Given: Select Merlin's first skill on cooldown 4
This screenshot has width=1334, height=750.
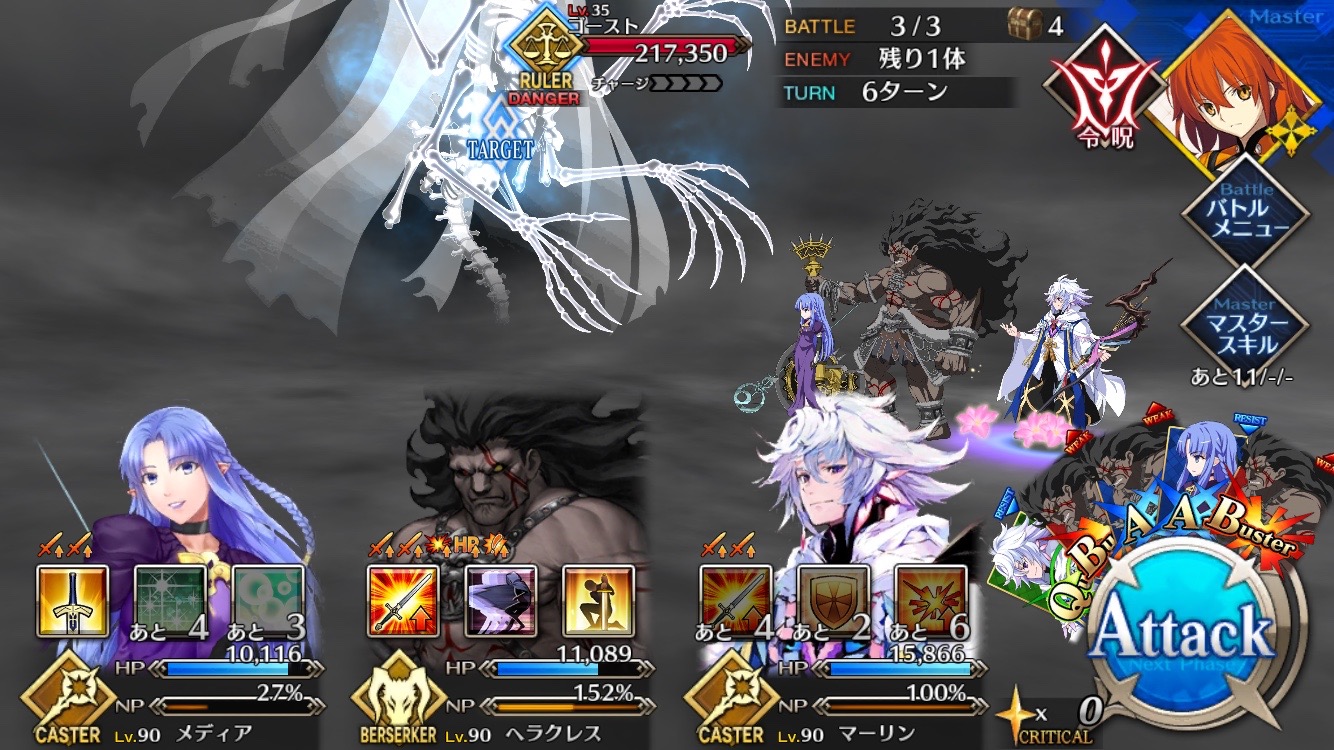Looking at the screenshot, I should [735, 601].
